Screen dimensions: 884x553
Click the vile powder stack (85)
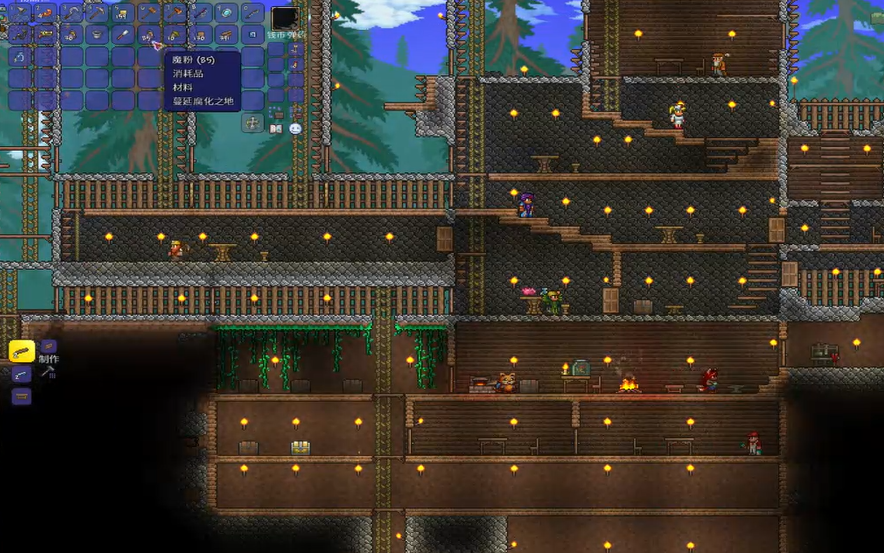tap(148, 34)
